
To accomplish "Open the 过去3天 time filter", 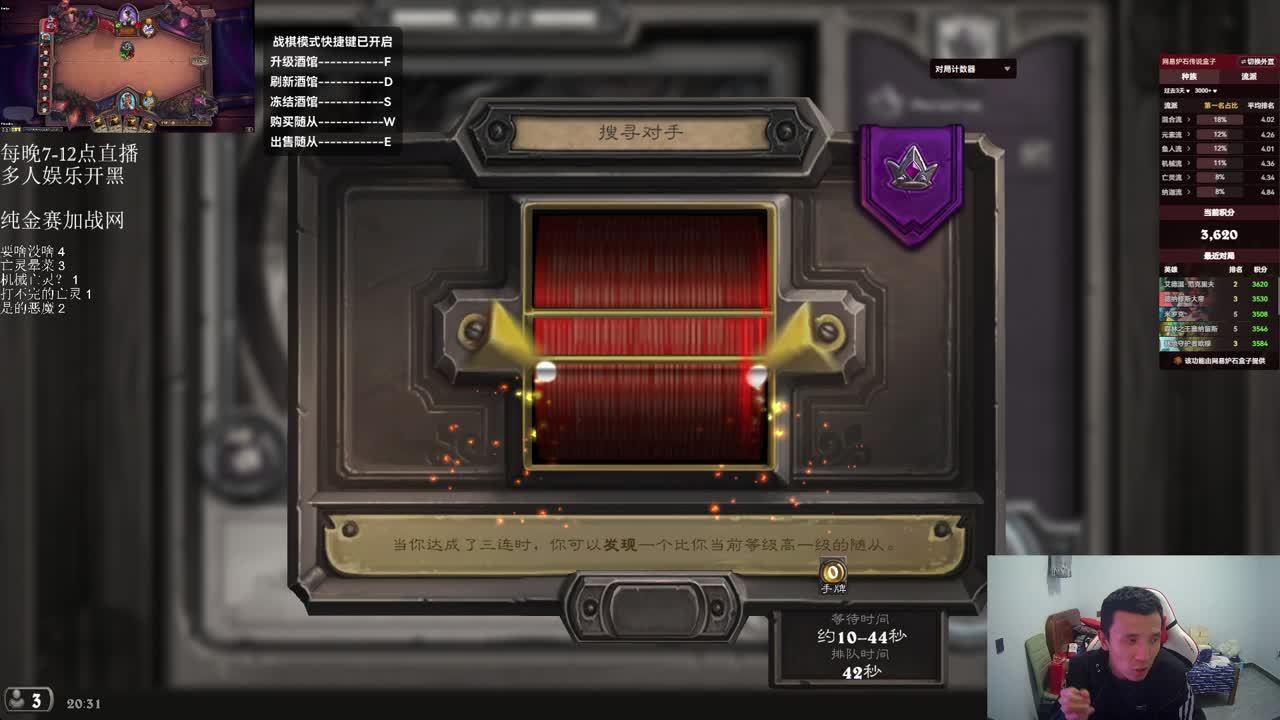I will [1178, 91].
